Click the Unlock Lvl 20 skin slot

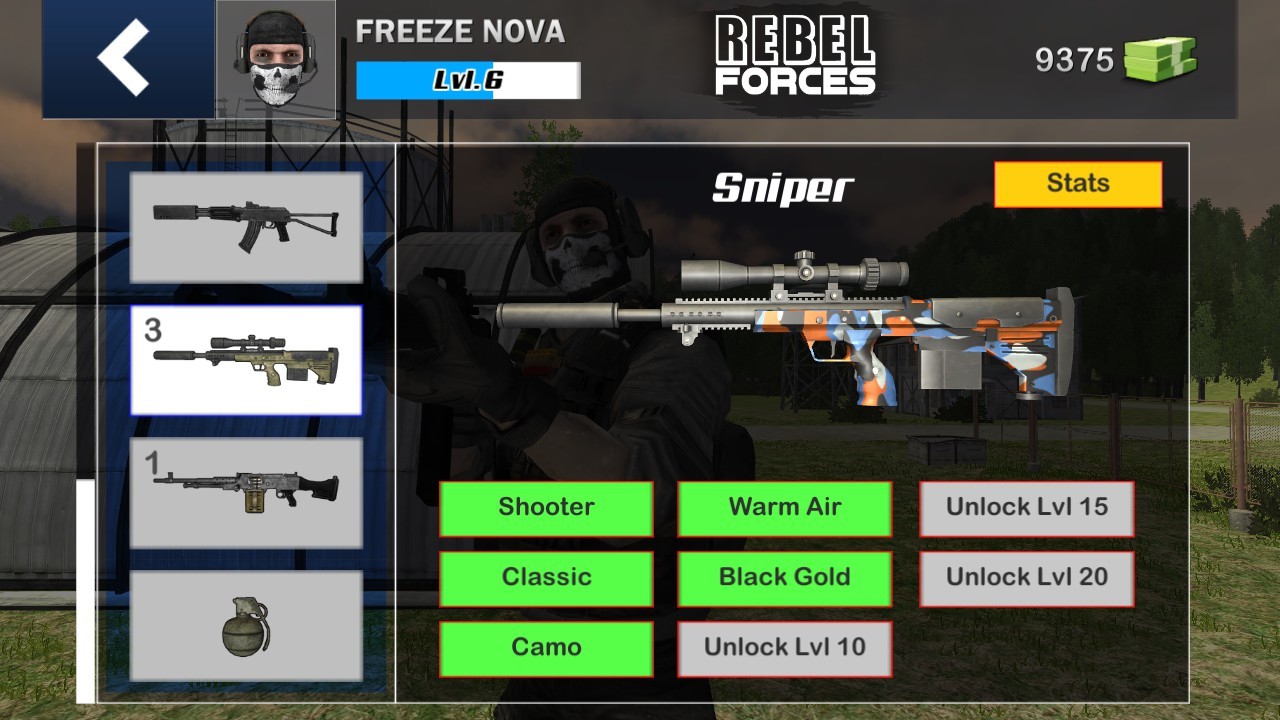tap(1027, 578)
